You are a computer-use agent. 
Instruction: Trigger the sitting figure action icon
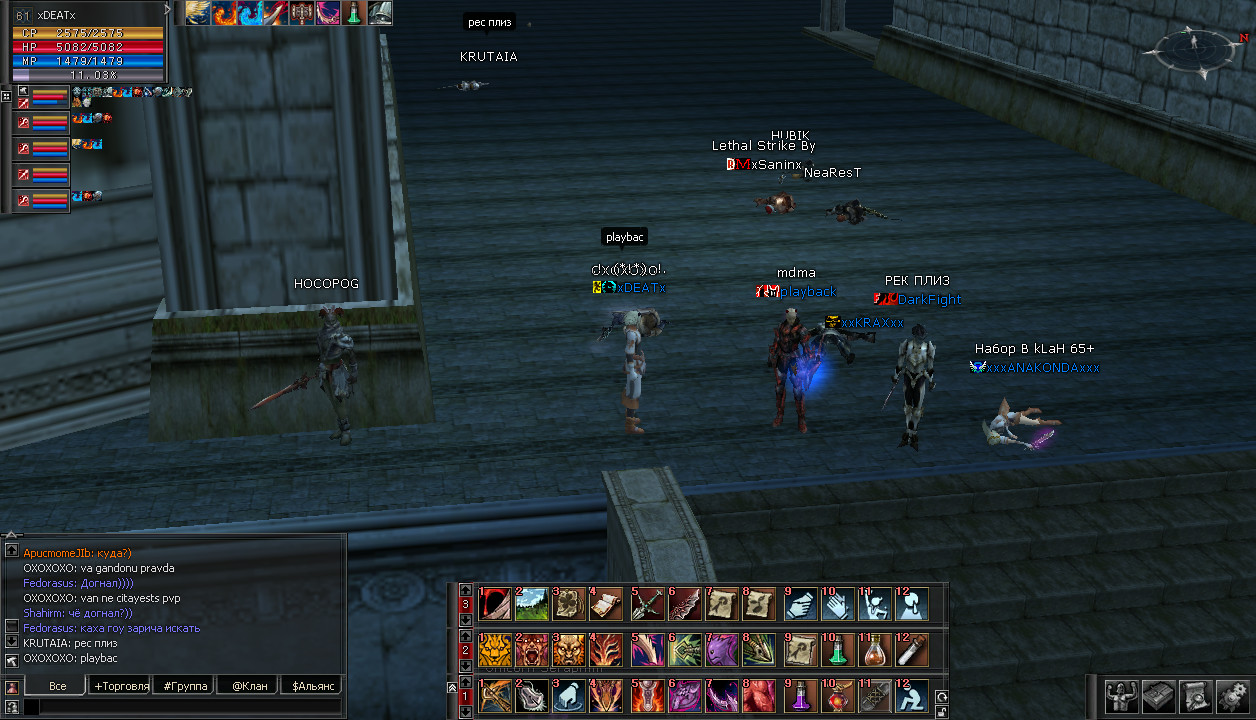pos(910,695)
